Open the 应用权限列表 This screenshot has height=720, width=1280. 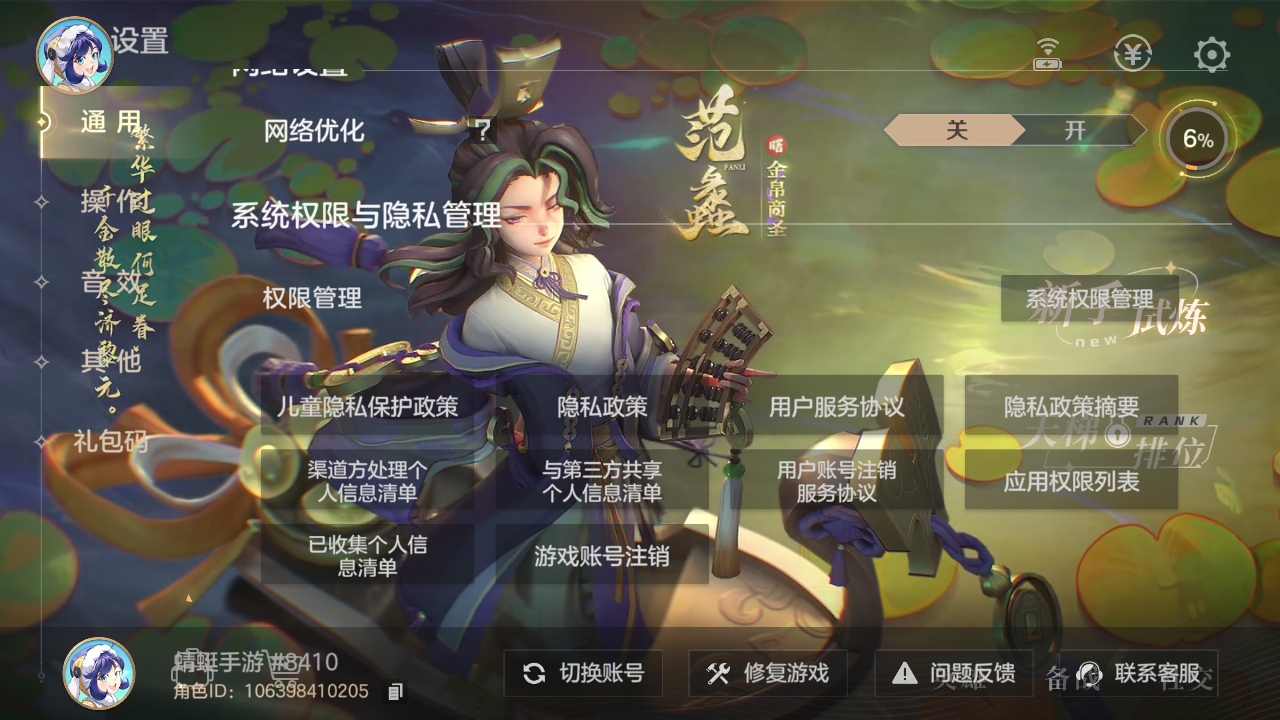1071,481
